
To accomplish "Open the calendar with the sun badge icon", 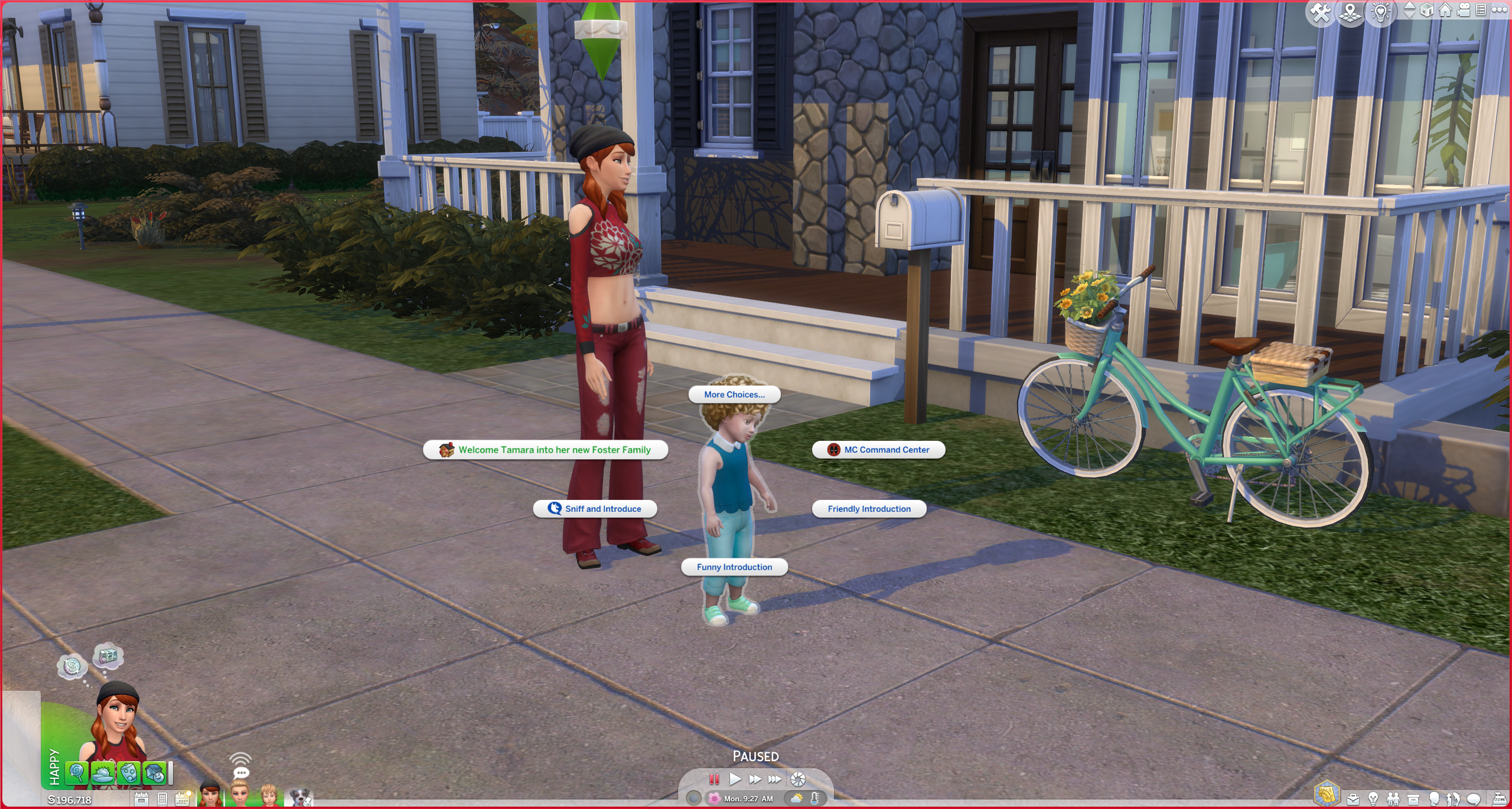I will coord(182,800).
